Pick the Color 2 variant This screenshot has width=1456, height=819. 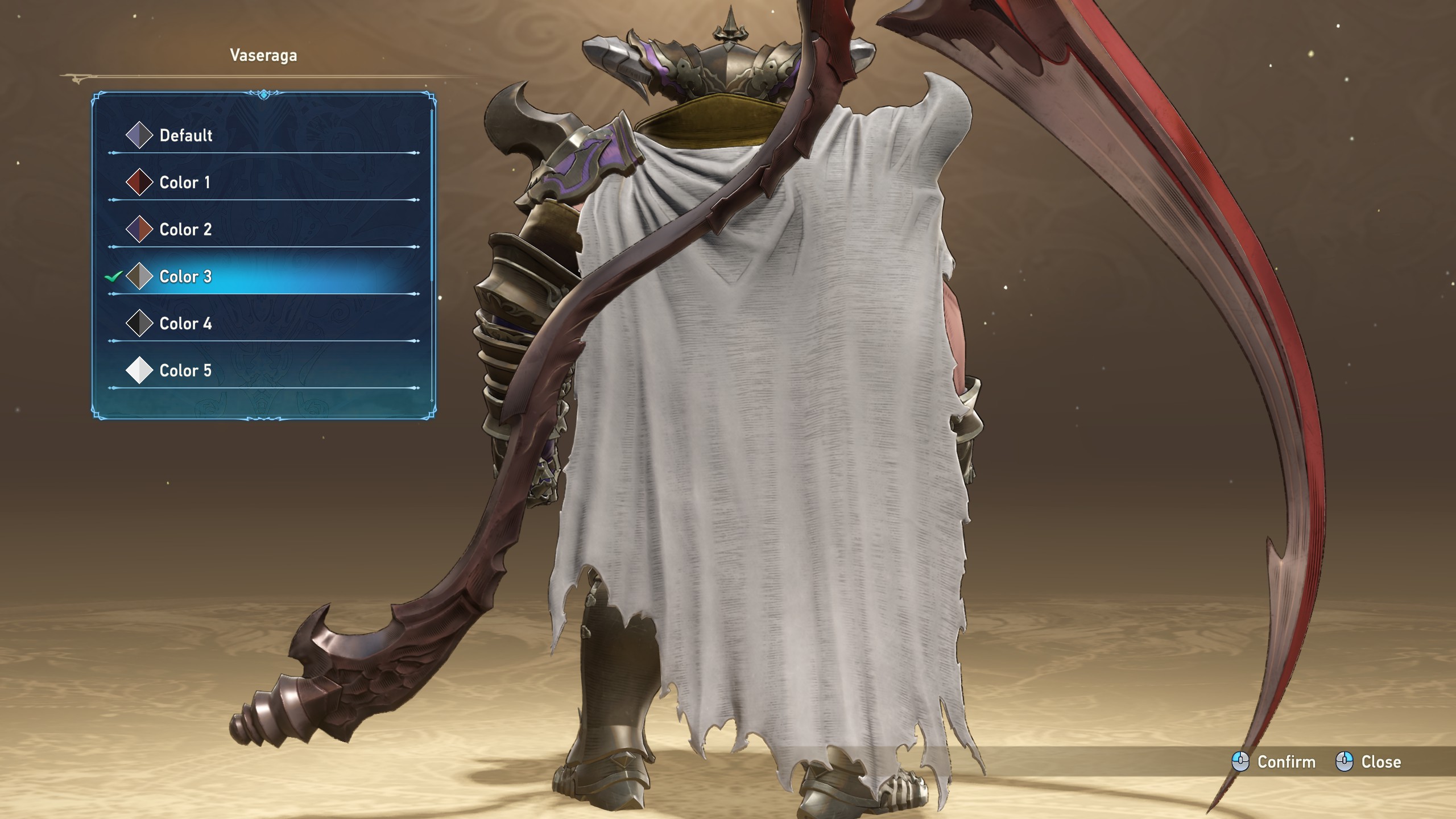pos(185,230)
